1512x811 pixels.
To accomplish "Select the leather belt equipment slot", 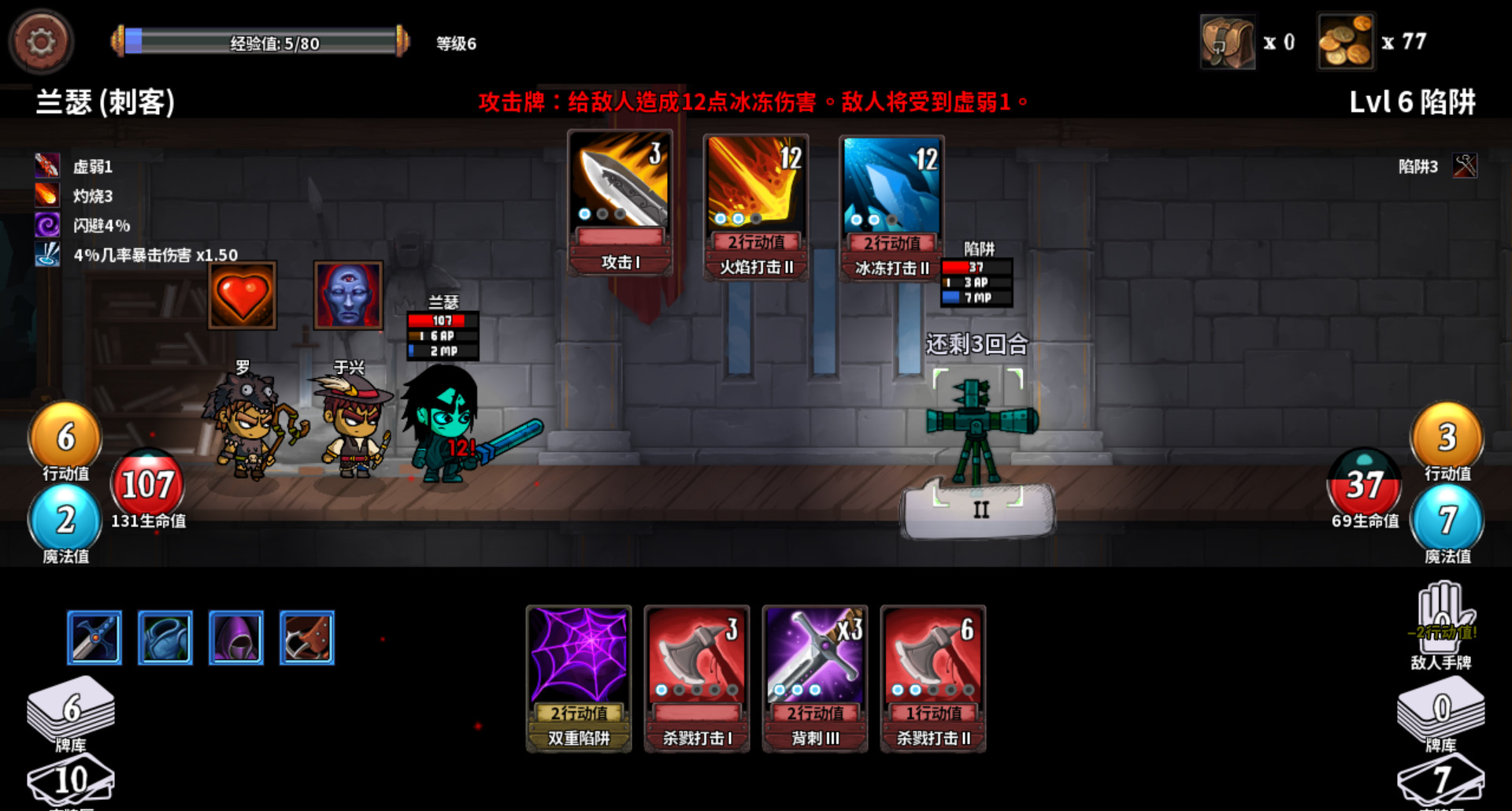I will coord(306,638).
